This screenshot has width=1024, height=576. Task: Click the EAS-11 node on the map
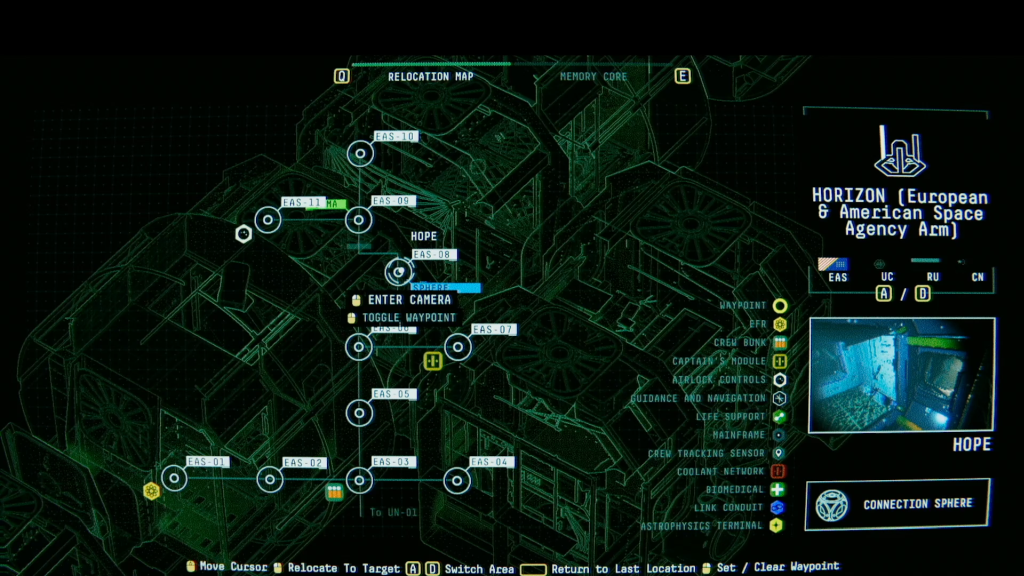268,220
